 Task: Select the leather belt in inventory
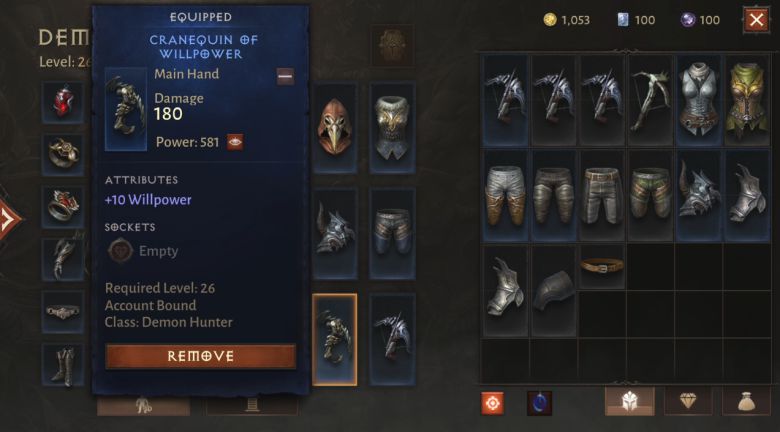[602, 265]
